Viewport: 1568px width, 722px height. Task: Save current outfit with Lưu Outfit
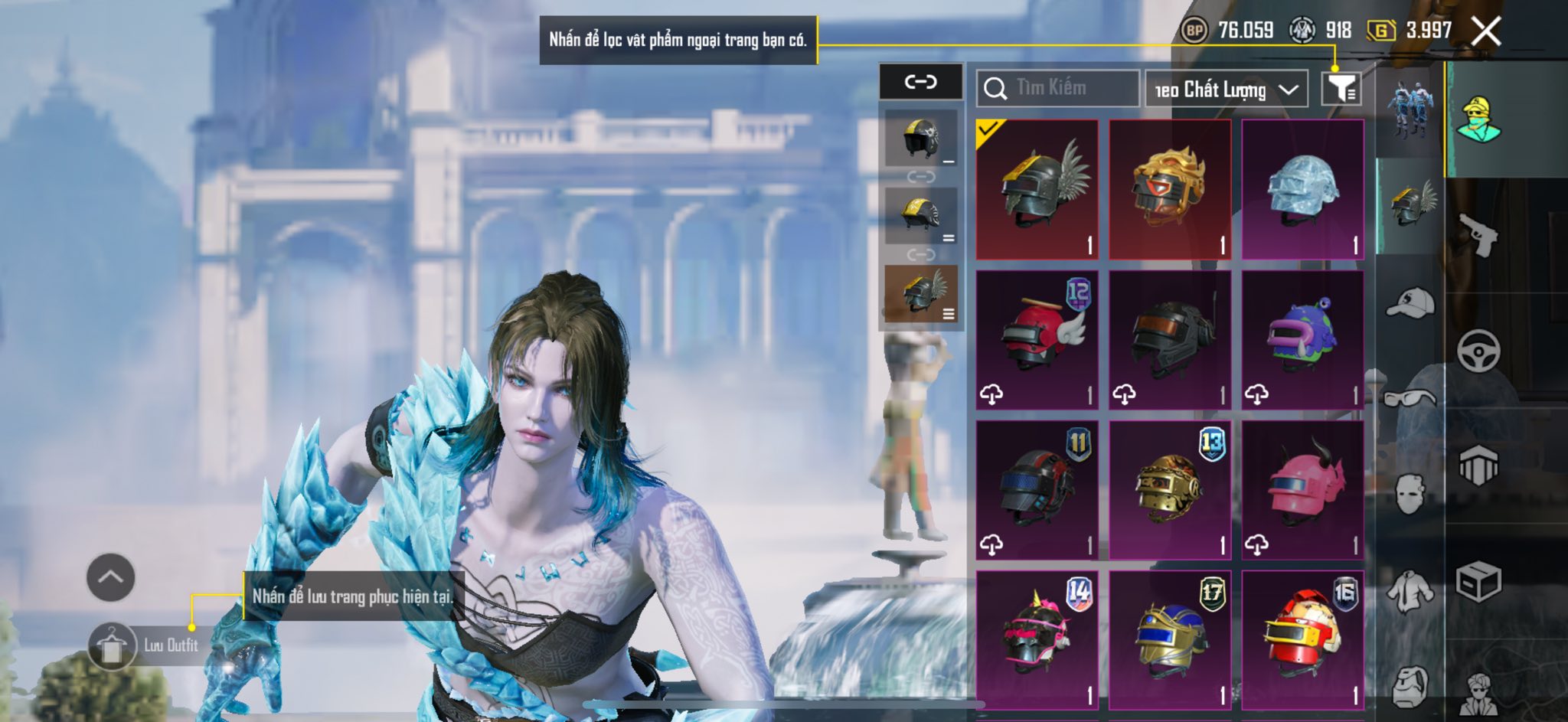pyautogui.click(x=145, y=645)
